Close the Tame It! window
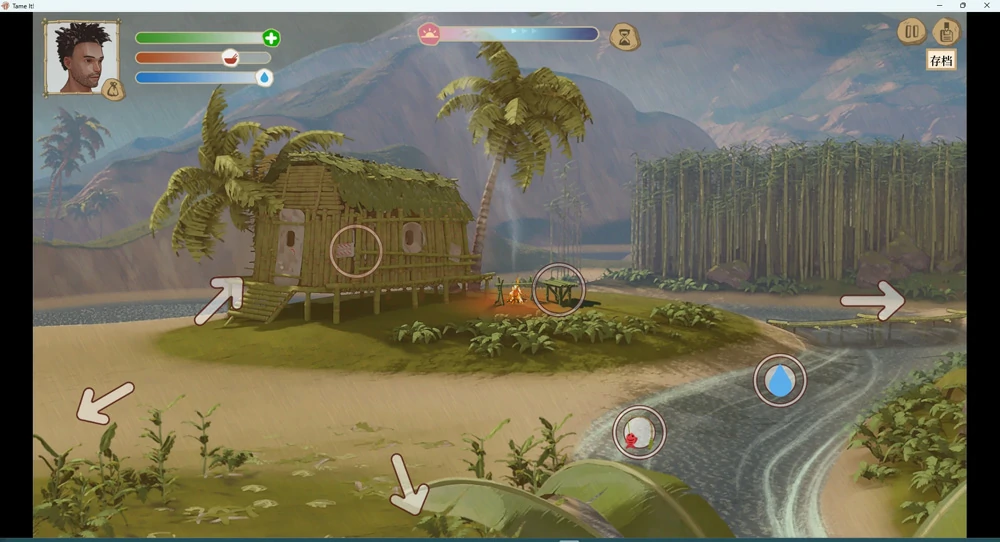The width and height of the screenshot is (1000, 542). point(987,6)
